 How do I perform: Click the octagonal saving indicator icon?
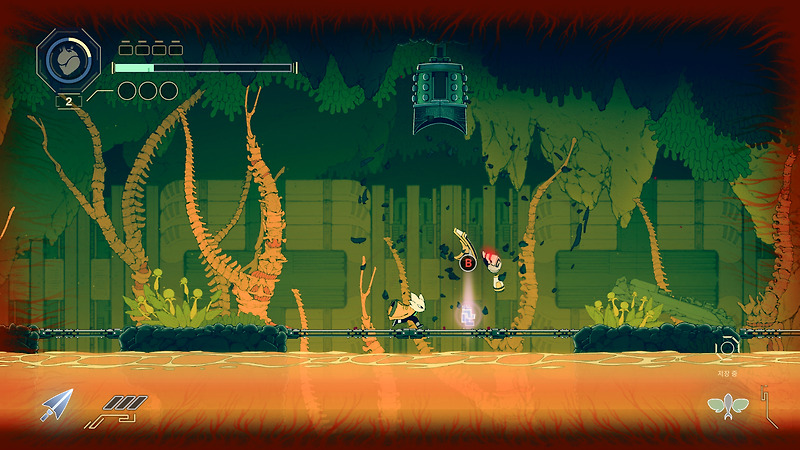(726, 347)
